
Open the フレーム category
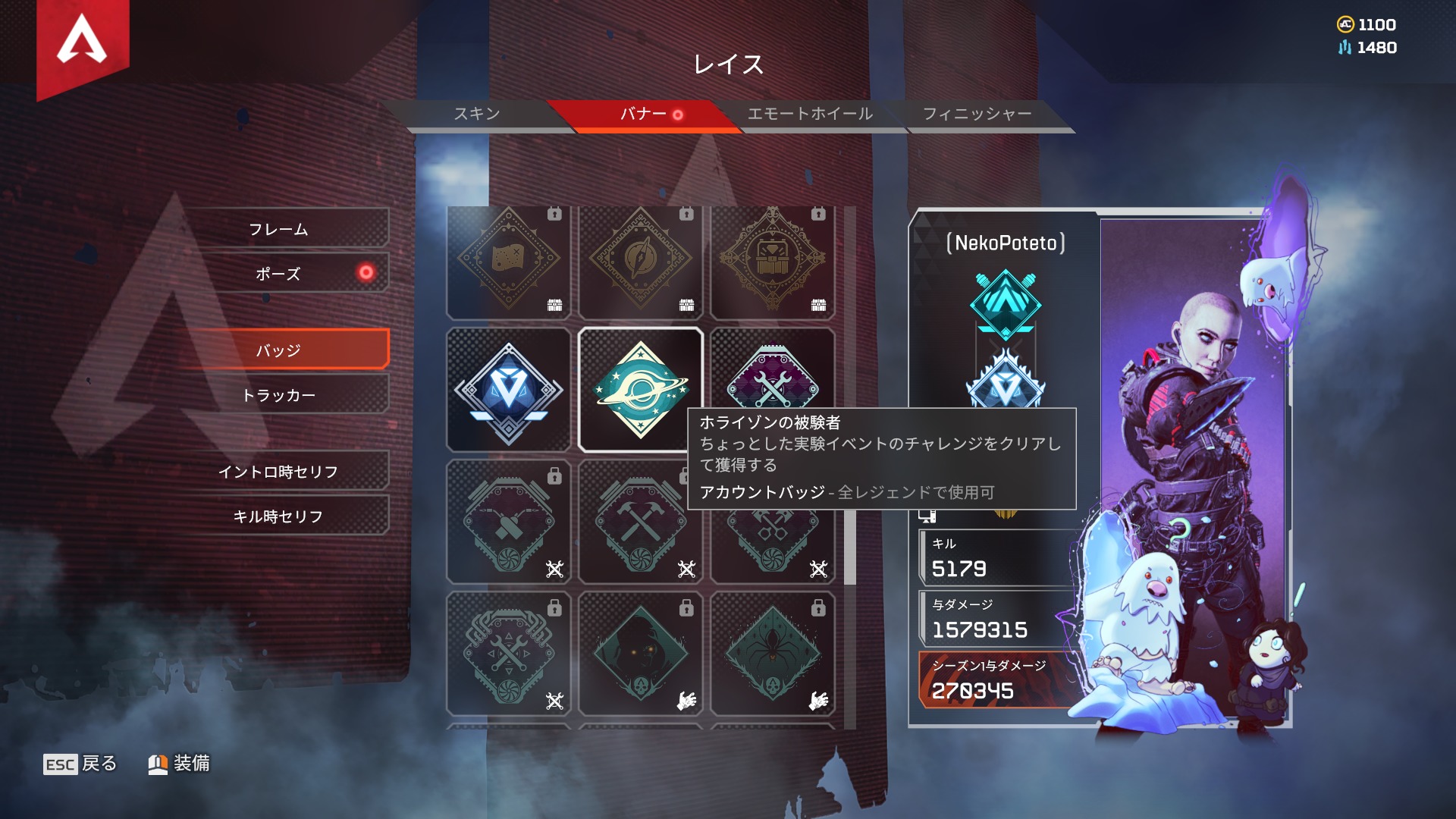(x=278, y=229)
